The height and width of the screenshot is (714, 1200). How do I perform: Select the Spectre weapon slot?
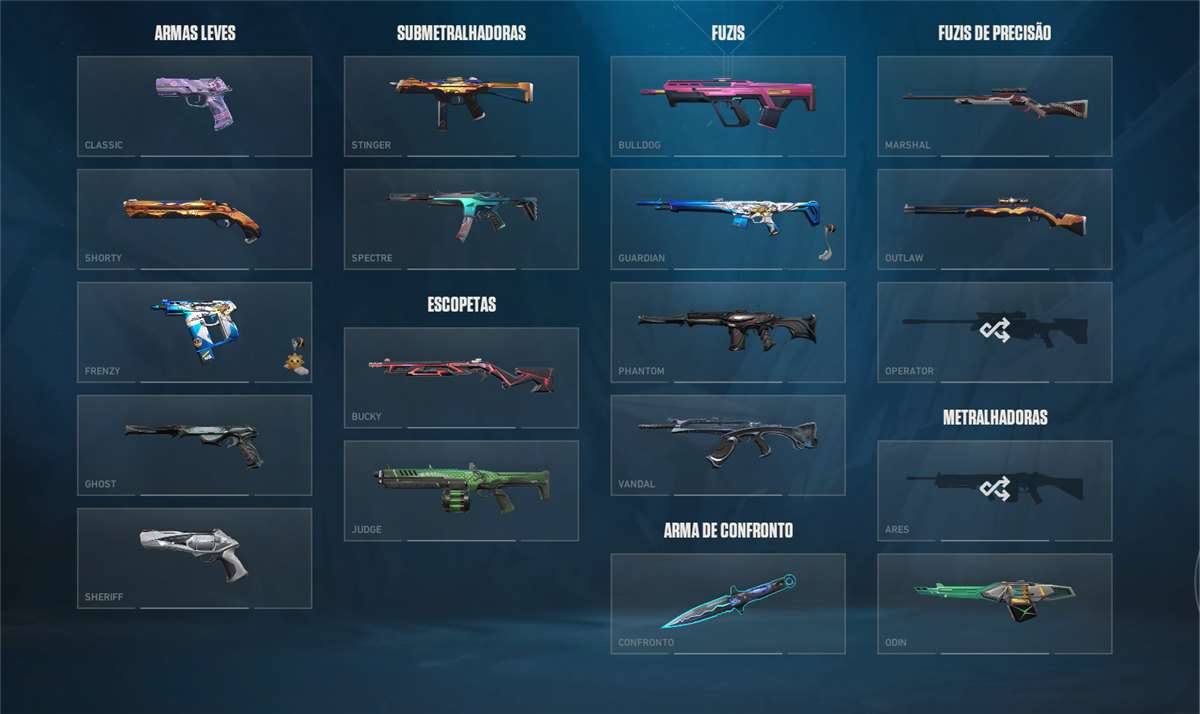[461, 219]
